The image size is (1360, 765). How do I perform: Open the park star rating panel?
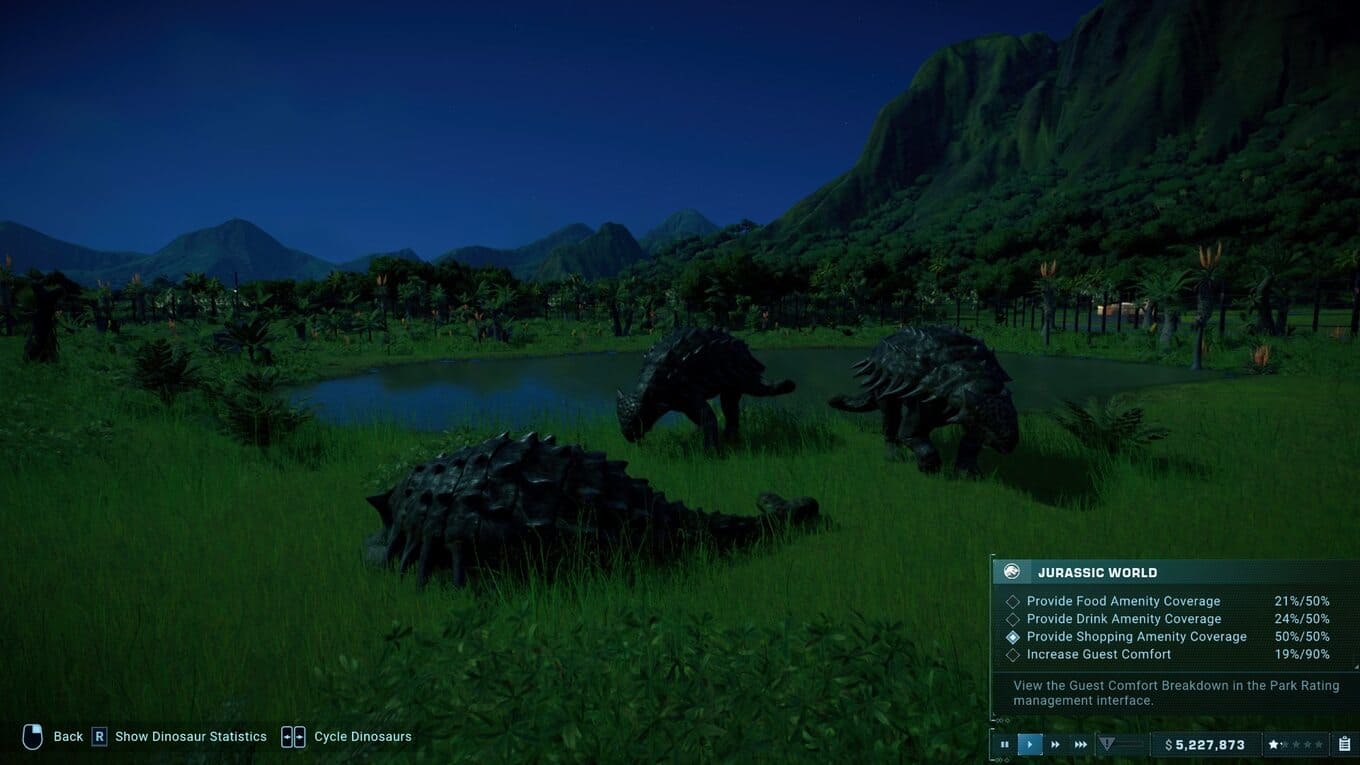click(x=1296, y=744)
